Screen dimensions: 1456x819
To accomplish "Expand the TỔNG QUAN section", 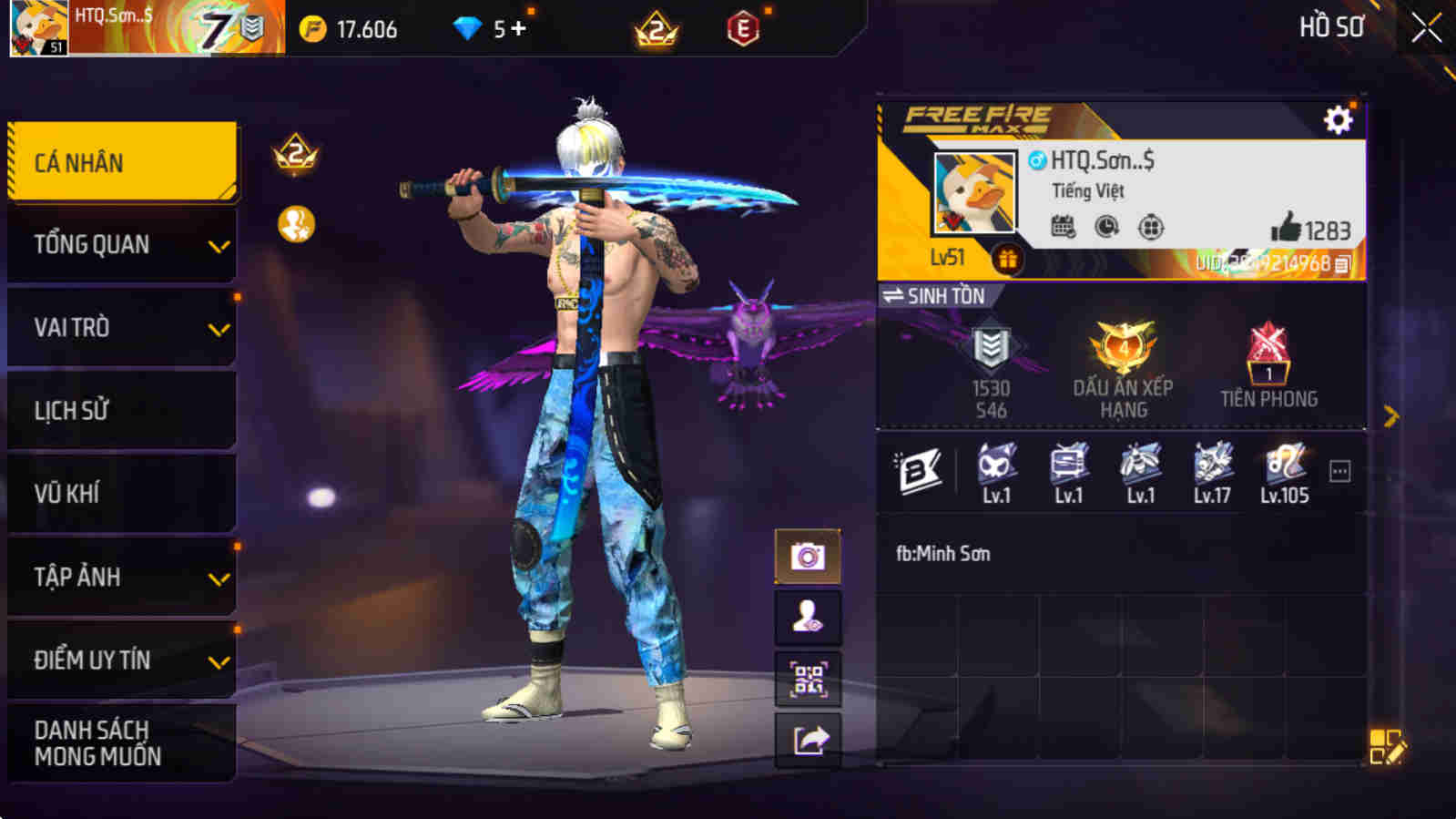I will click(121, 243).
